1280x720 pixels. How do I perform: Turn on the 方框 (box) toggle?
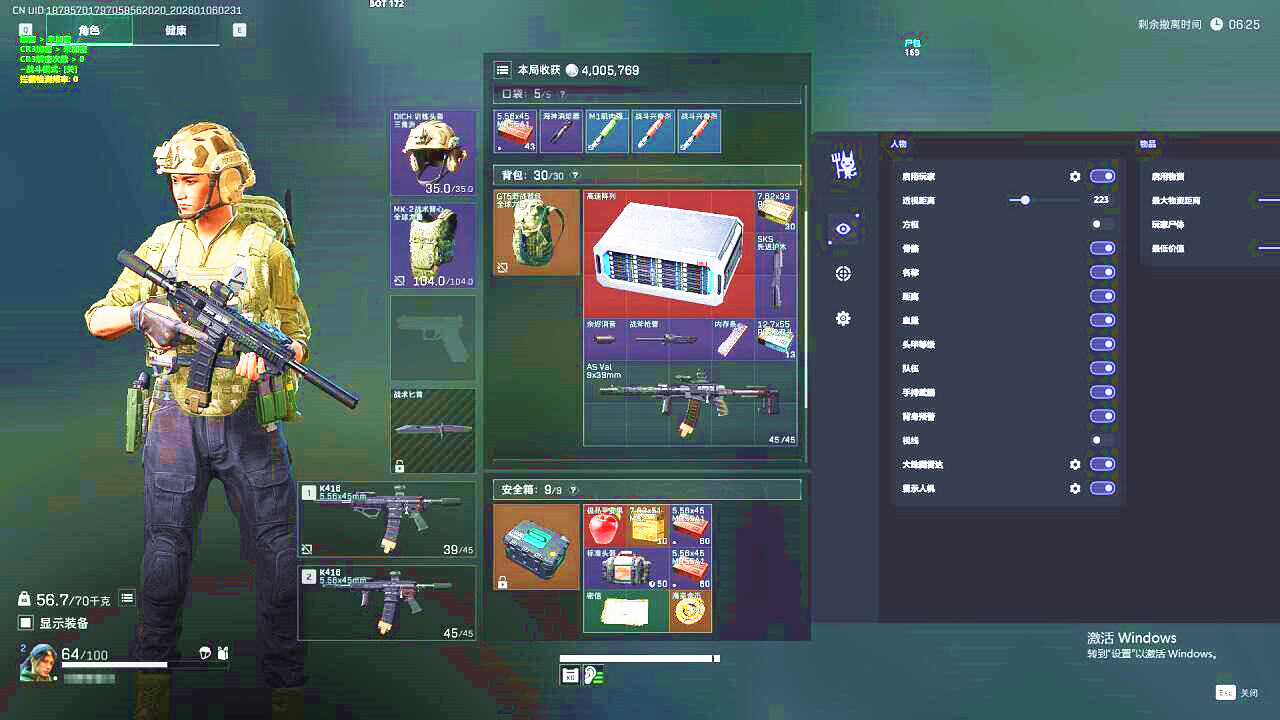1102,224
